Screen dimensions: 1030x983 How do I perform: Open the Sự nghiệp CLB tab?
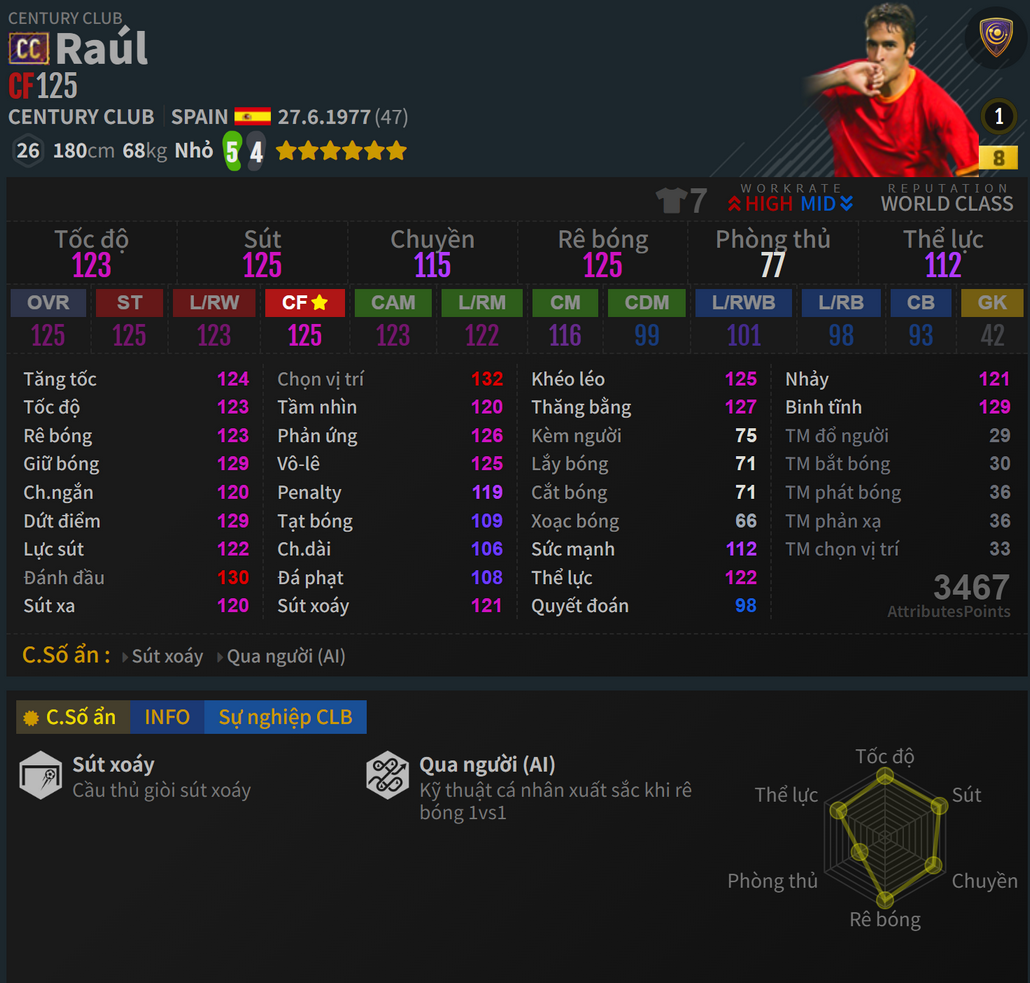point(285,717)
